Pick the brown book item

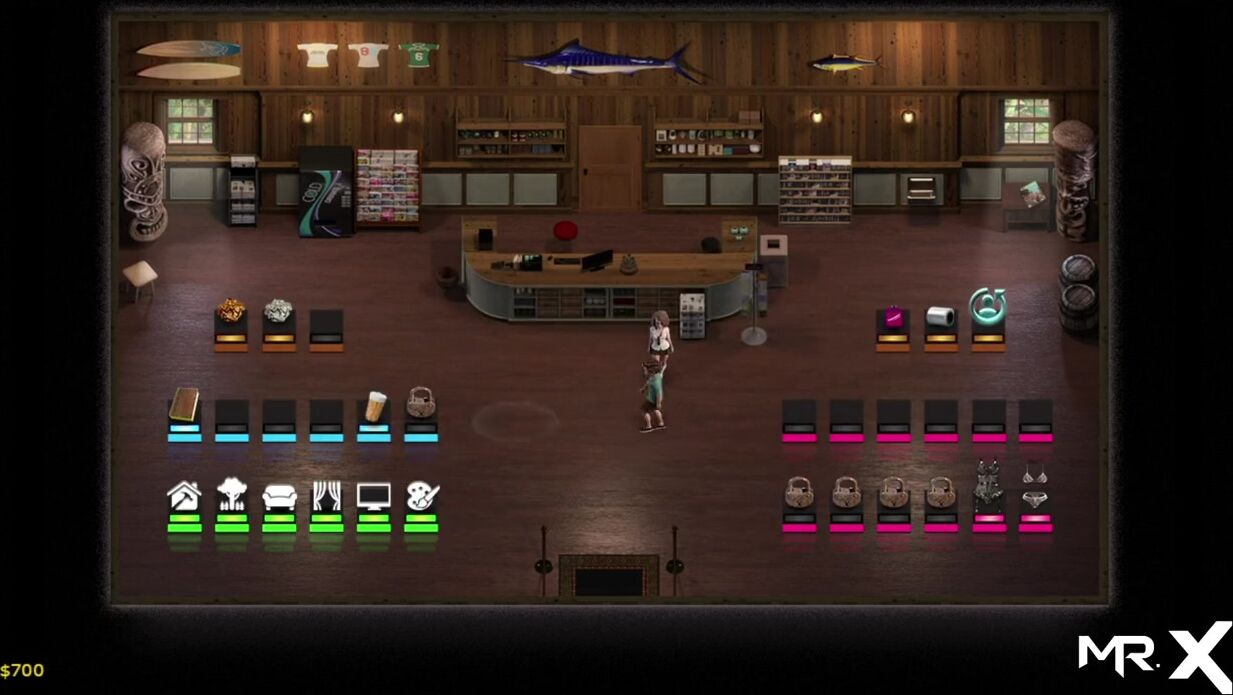[184, 405]
